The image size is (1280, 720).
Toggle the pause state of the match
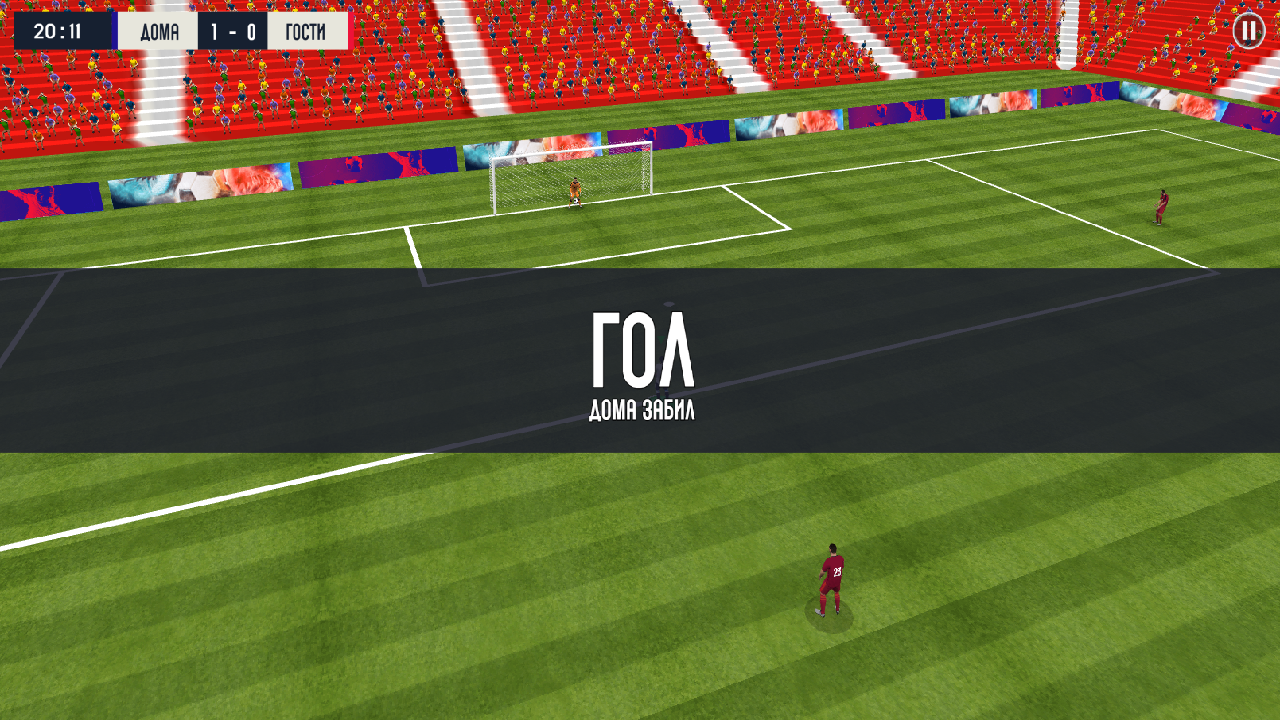(x=1249, y=31)
